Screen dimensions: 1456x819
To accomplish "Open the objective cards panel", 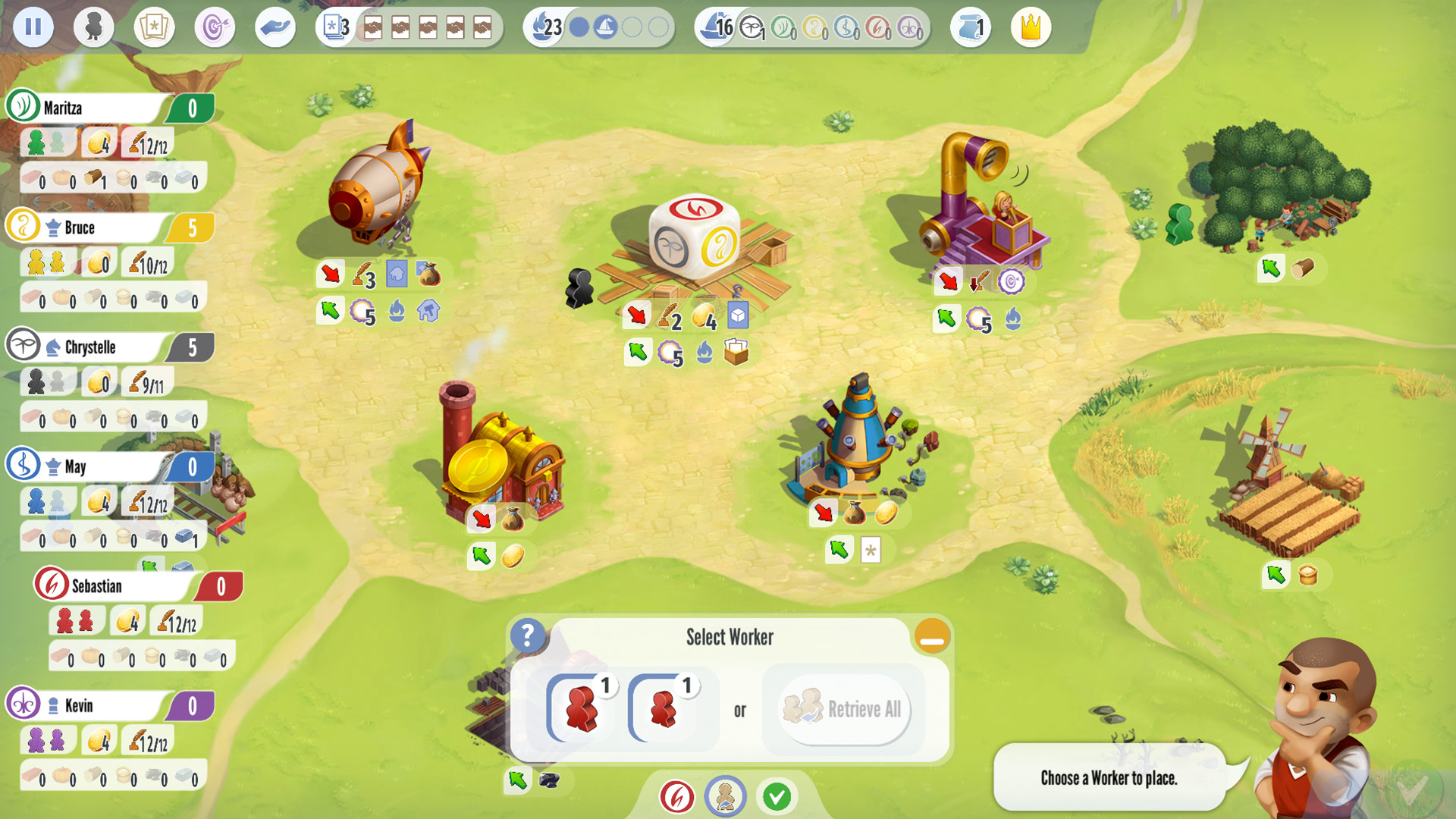I will (x=154, y=27).
